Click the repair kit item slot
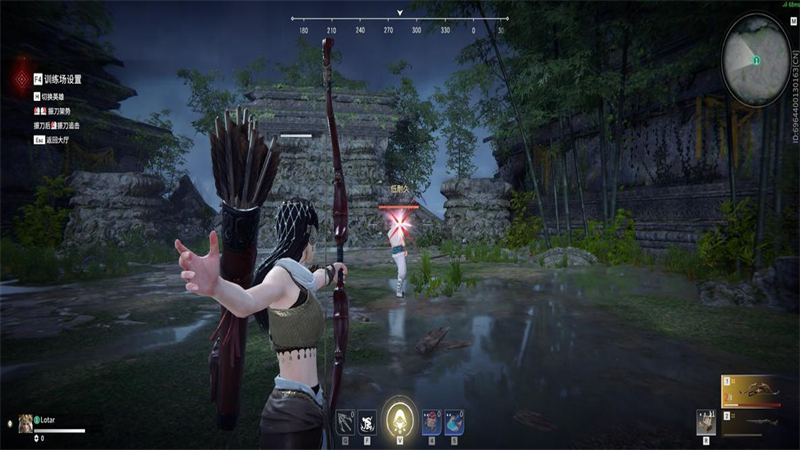This screenshot has height=450, width=800. pos(706,421)
